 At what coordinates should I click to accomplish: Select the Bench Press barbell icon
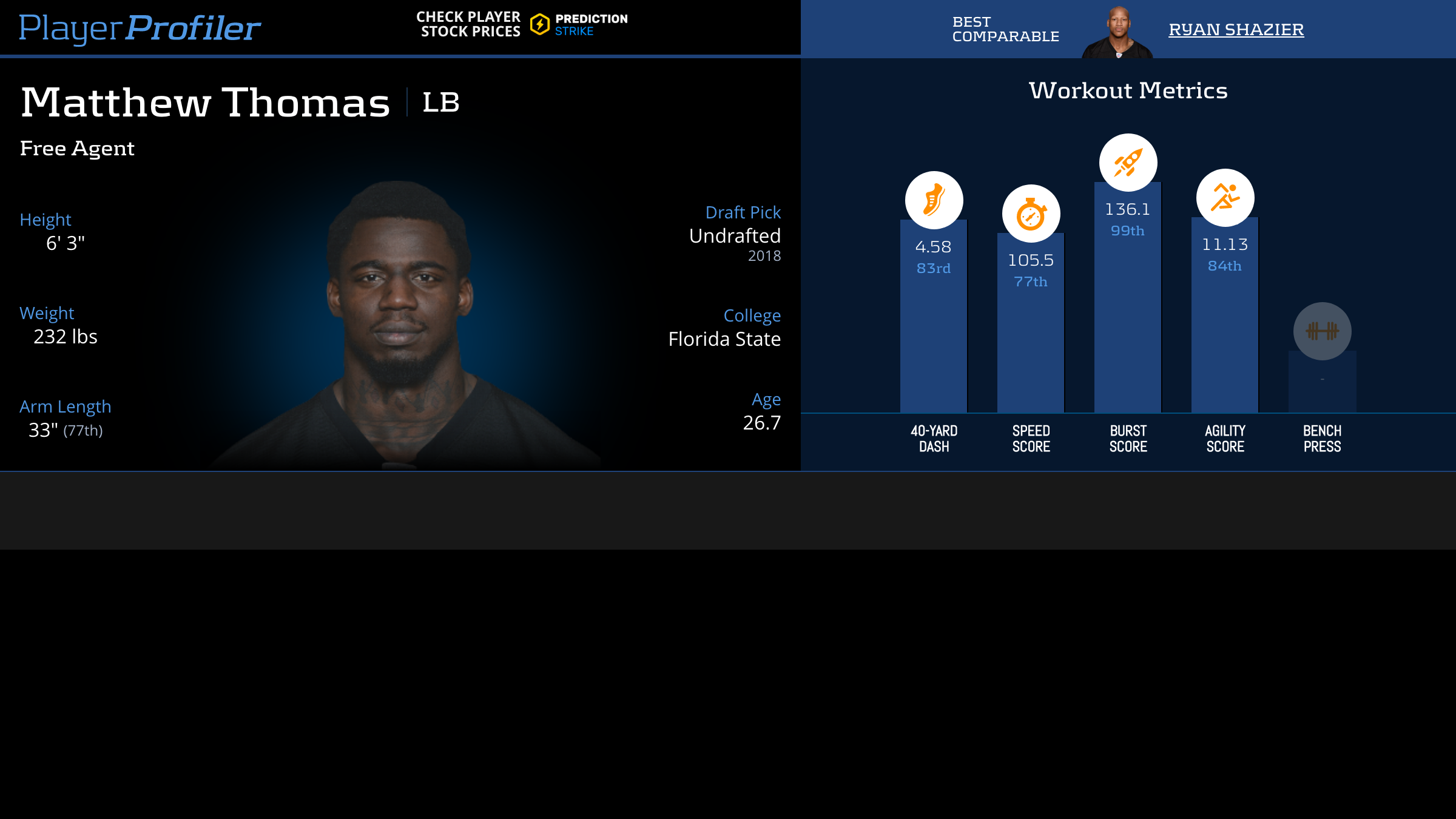[1322, 331]
